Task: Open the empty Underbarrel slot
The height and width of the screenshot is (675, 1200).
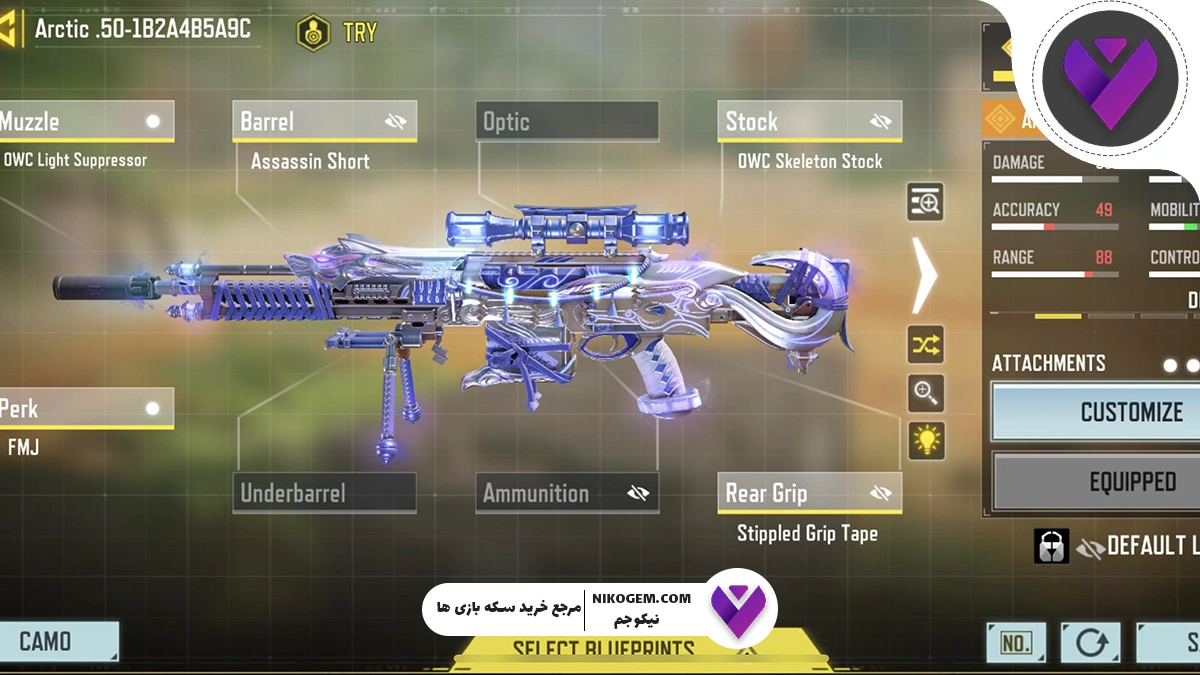Action: [324, 493]
